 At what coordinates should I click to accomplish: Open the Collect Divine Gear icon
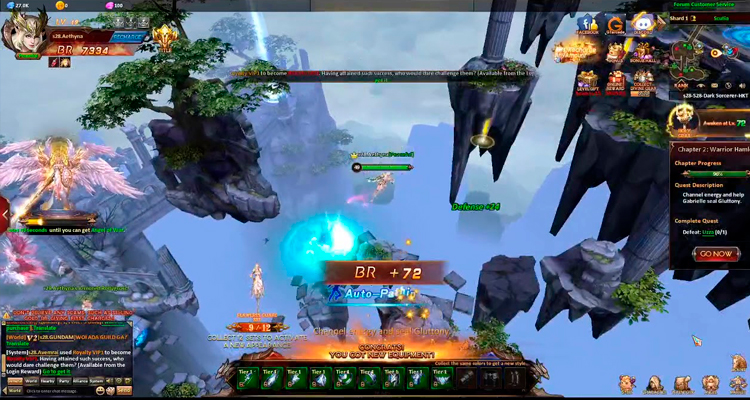coord(644,78)
